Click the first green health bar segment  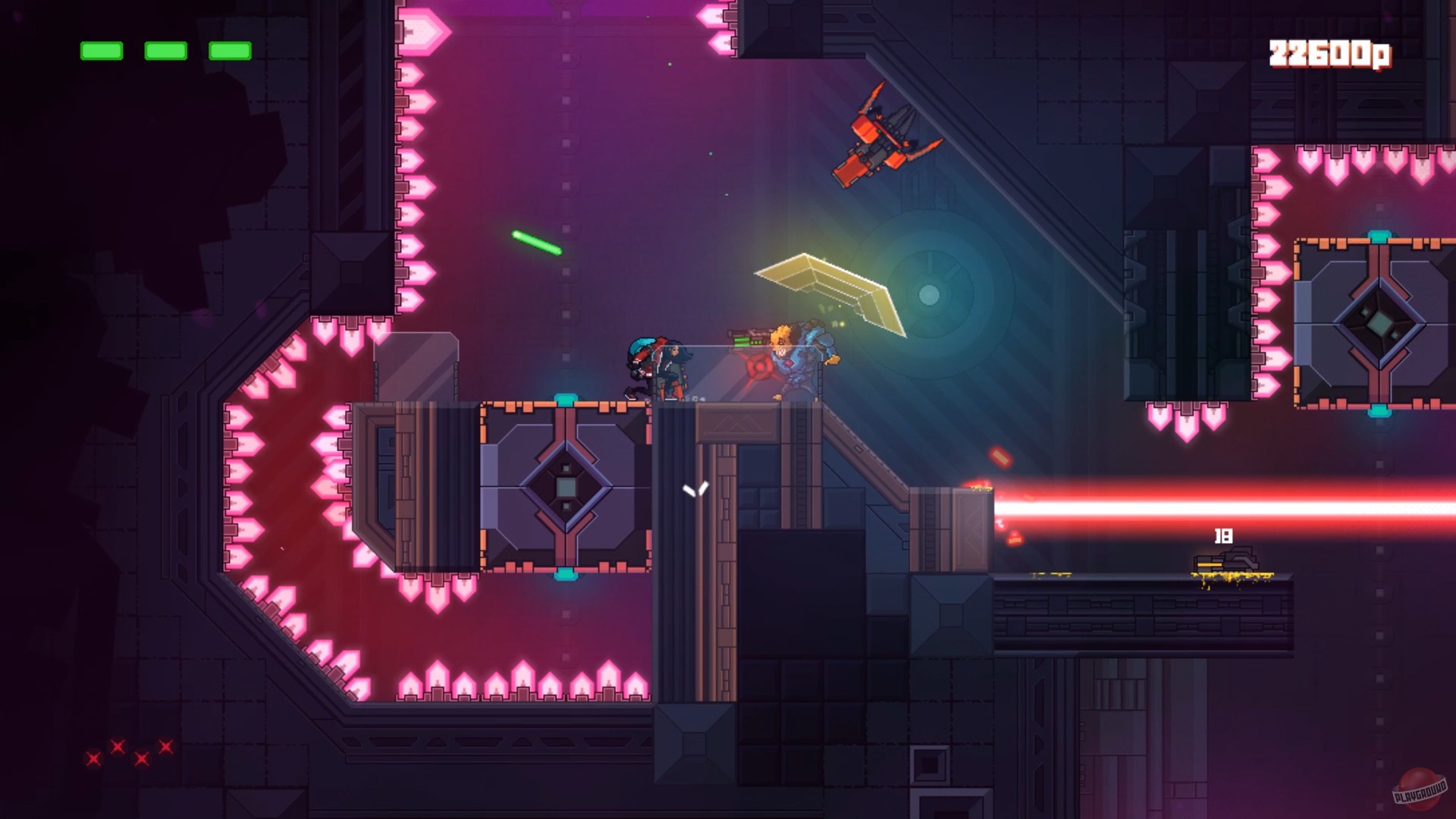coord(101,52)
